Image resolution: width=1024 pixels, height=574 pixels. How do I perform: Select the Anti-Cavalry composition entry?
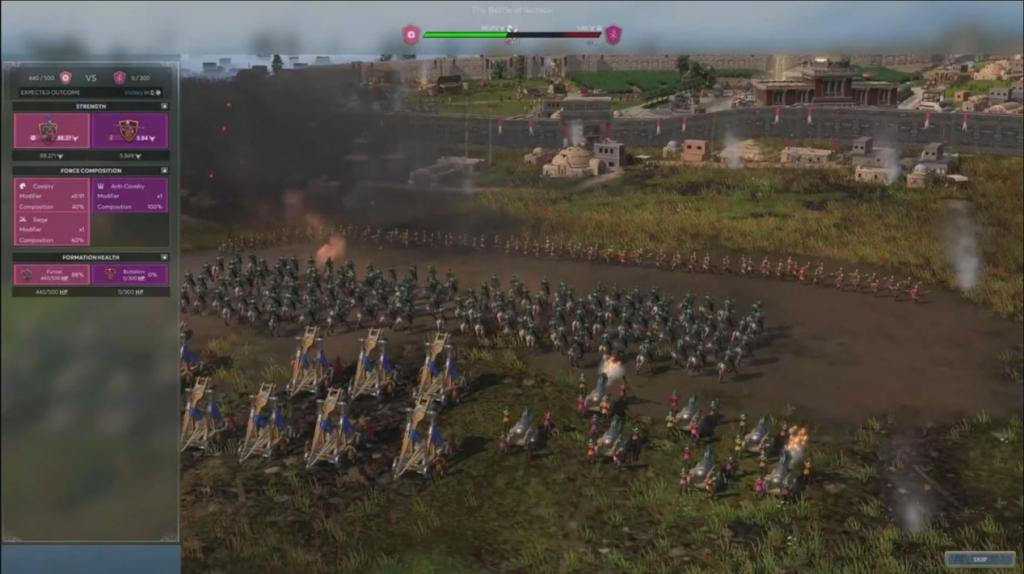tap(129, 196)
